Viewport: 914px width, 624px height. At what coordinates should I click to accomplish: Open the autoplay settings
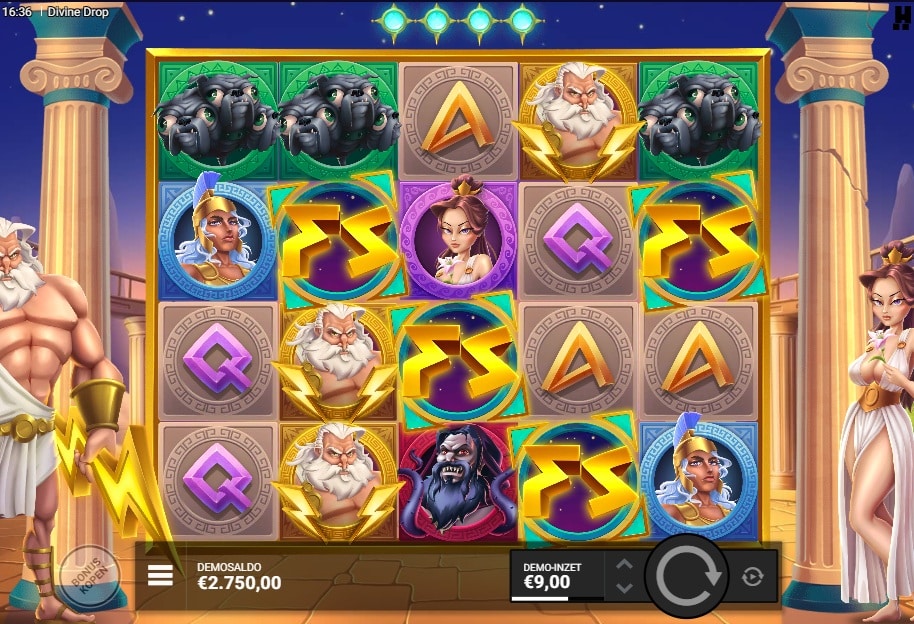753,576
